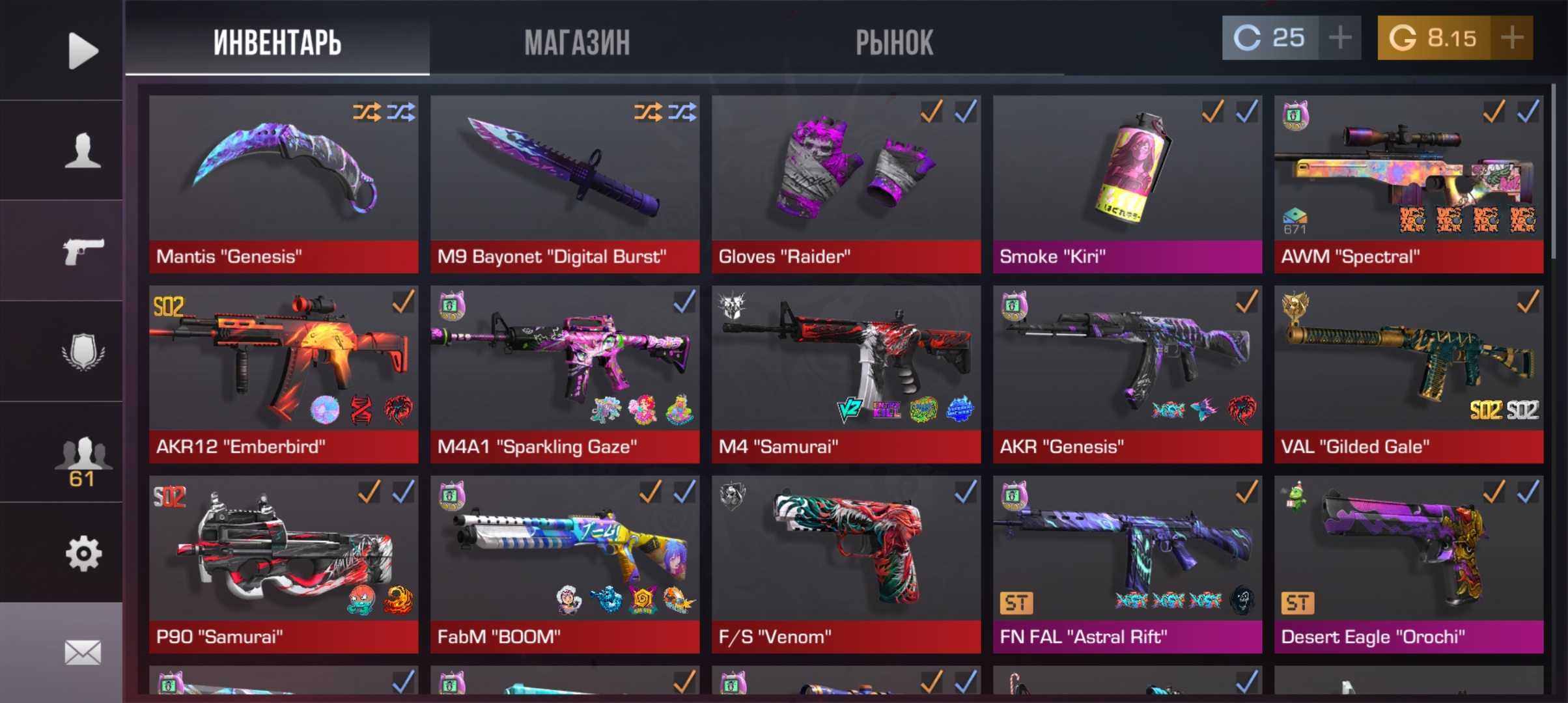Pick the Desert Eagle "Orochi" skin
1568x703 pixels.
click(1408, 564)
